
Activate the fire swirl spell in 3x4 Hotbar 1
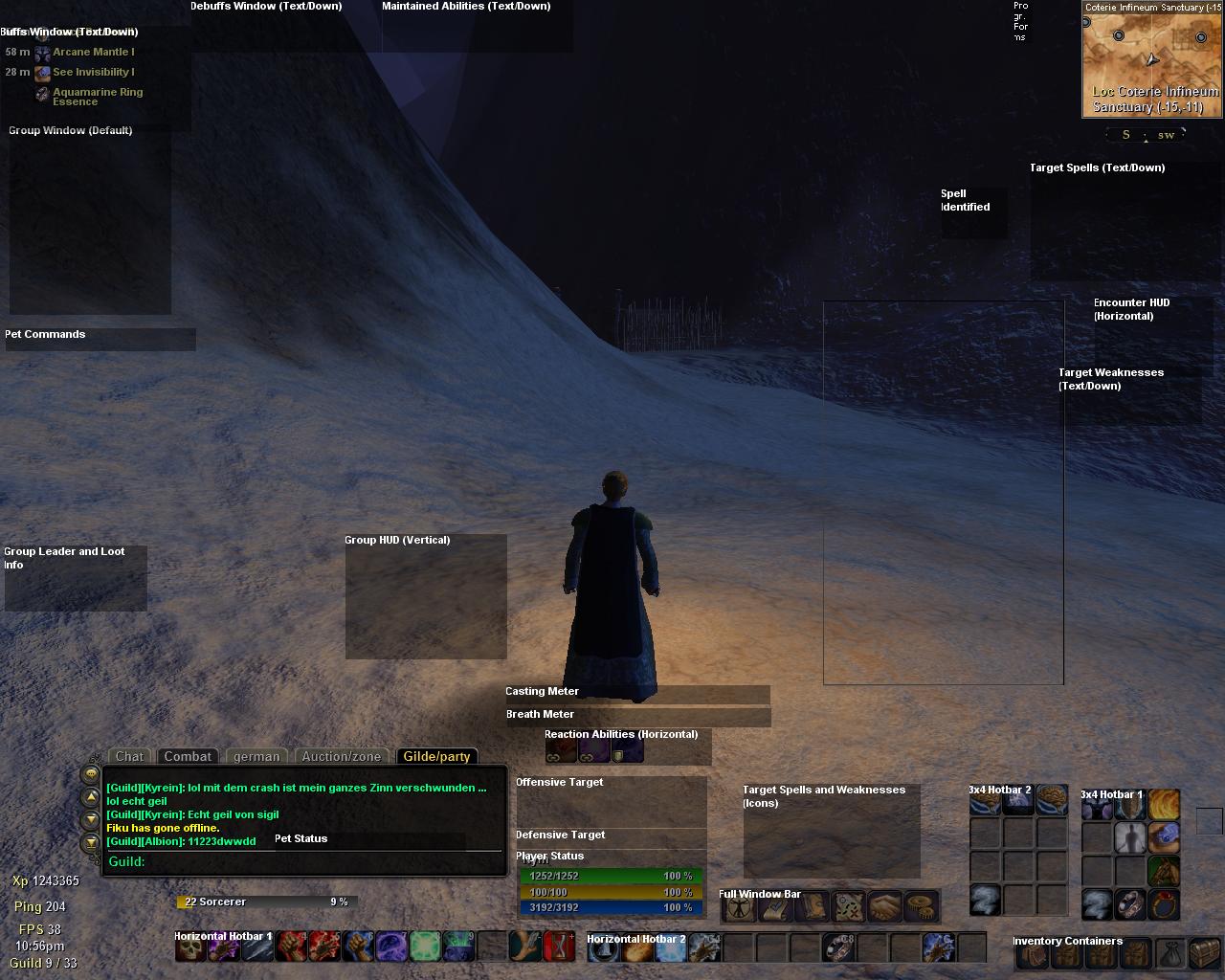[x=1164, y=805]
